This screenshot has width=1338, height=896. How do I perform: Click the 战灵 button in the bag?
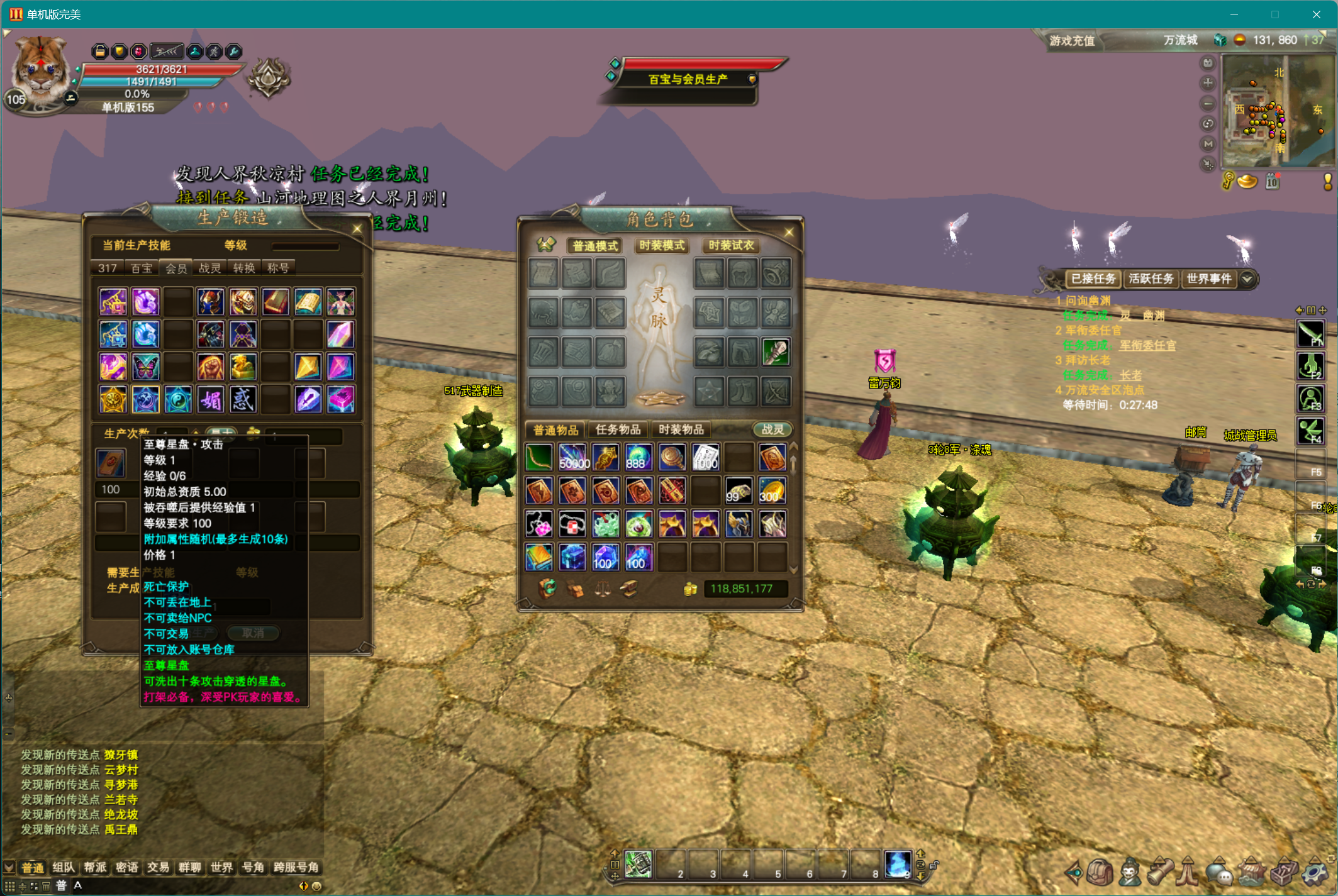point(772,429)
